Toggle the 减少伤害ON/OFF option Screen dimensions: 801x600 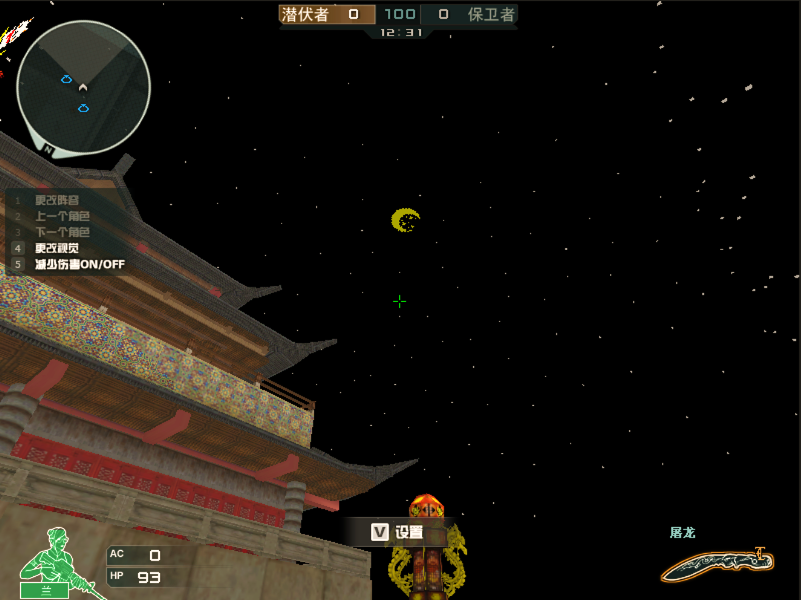[80, 264]
